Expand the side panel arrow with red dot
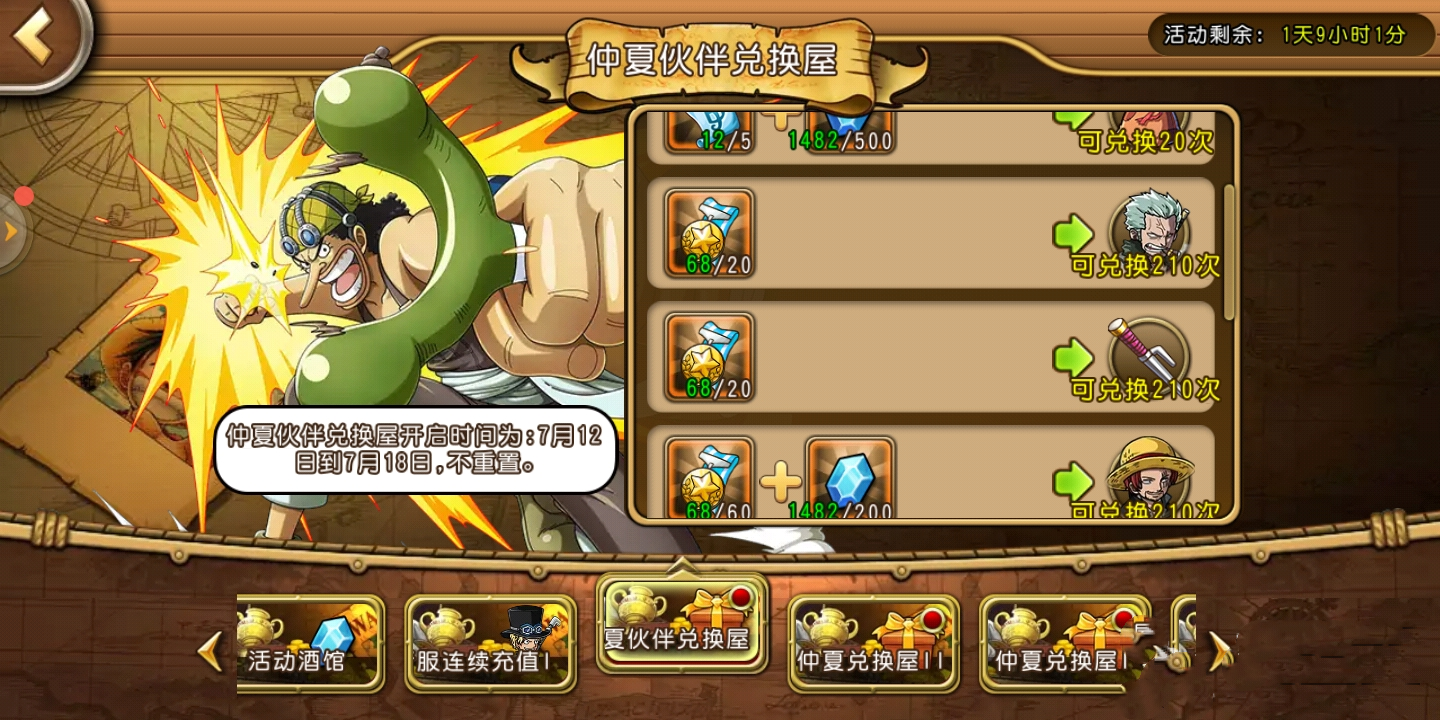The width and height of the screenshot is (1440, 720). click(12, 232)
